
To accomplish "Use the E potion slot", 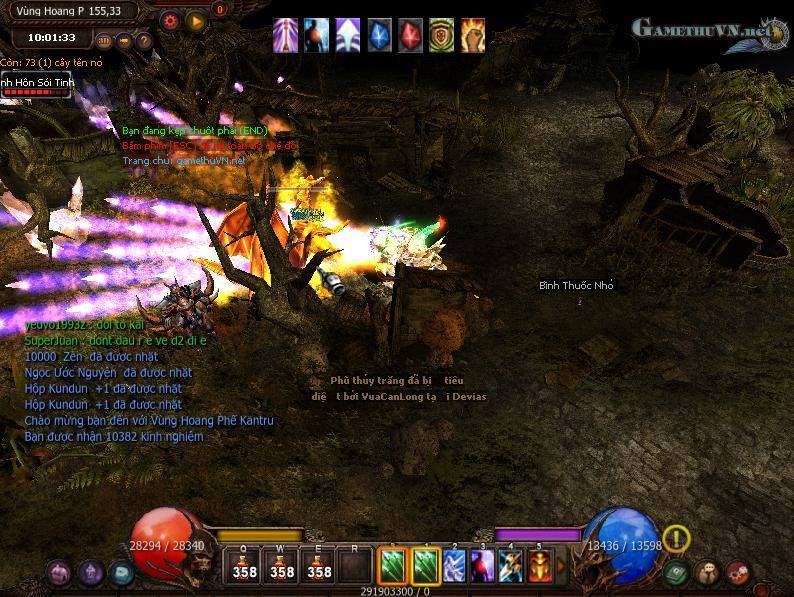I will [x=318, y=566].
